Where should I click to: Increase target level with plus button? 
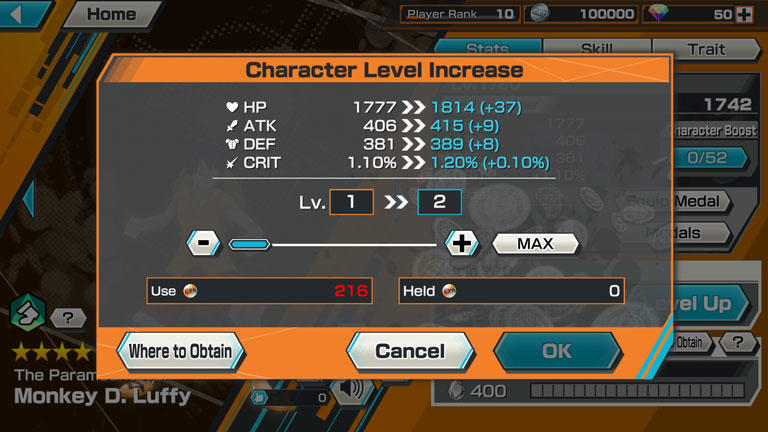tap(463, 243)
